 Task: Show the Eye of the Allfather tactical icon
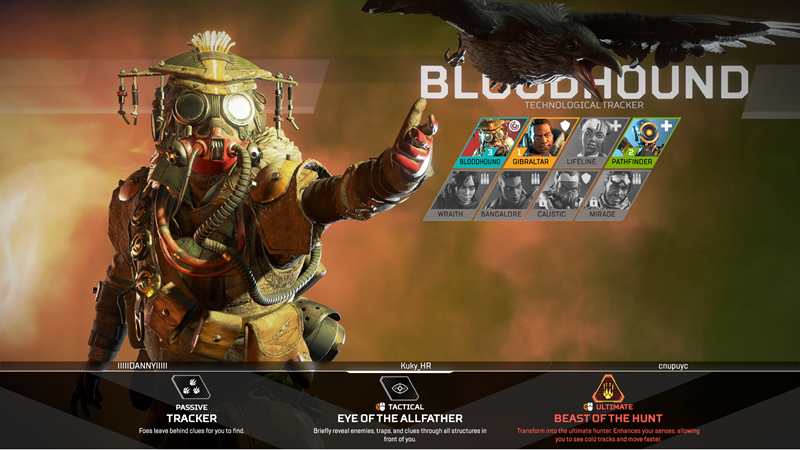400,387
